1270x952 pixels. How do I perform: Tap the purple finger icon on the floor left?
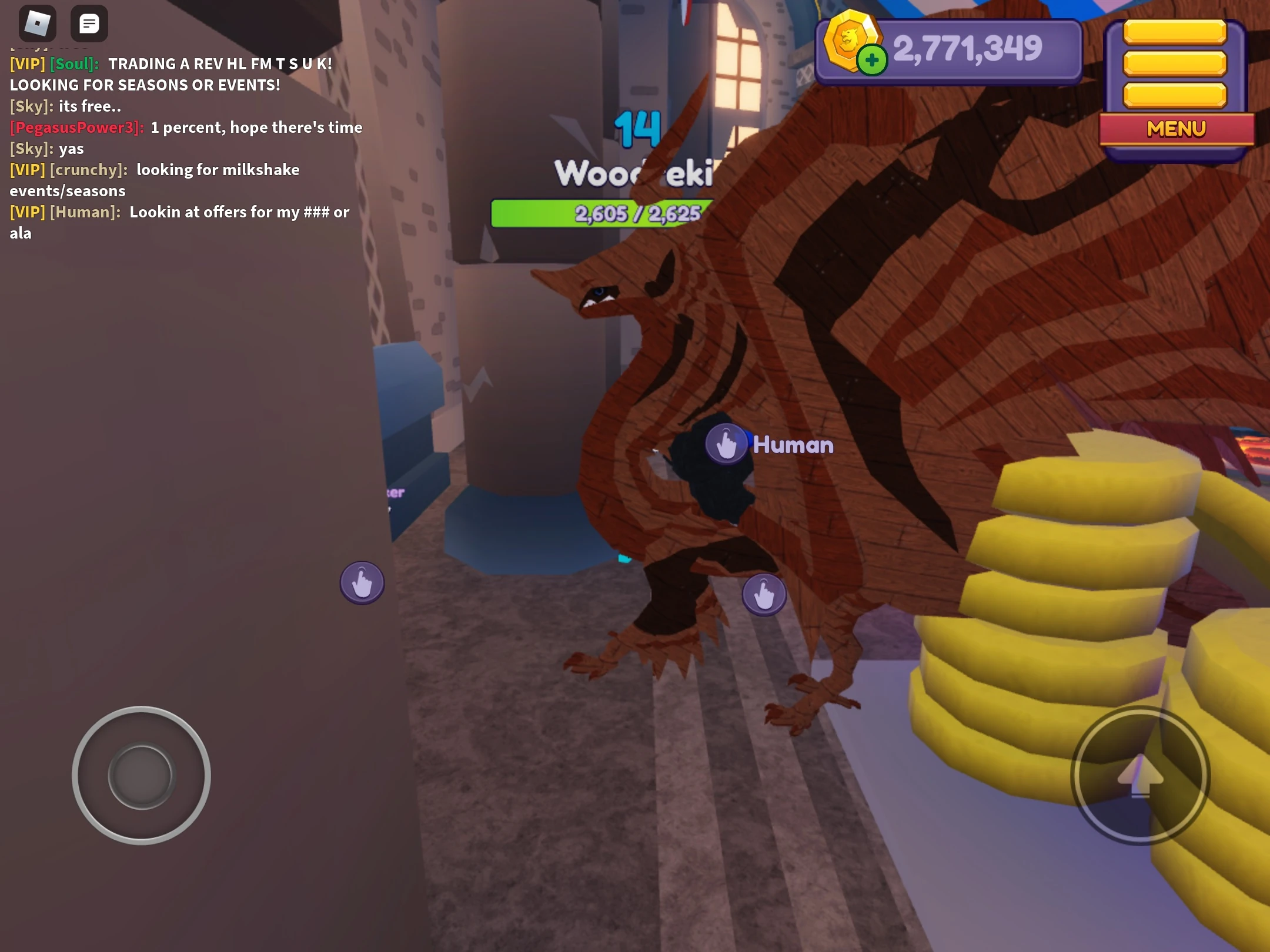(x=362, y=582)
